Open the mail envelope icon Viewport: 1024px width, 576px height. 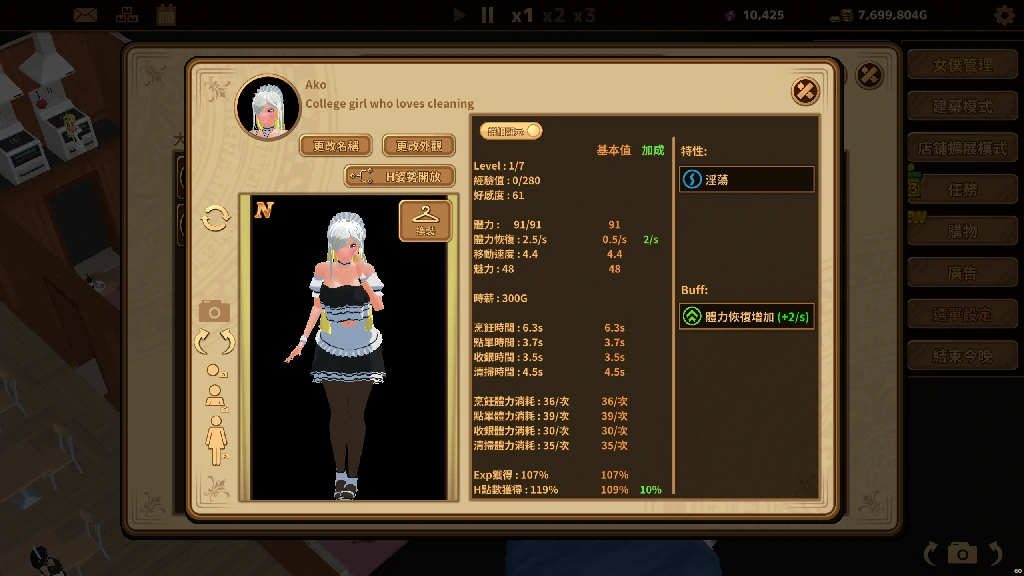click(85, 15)
